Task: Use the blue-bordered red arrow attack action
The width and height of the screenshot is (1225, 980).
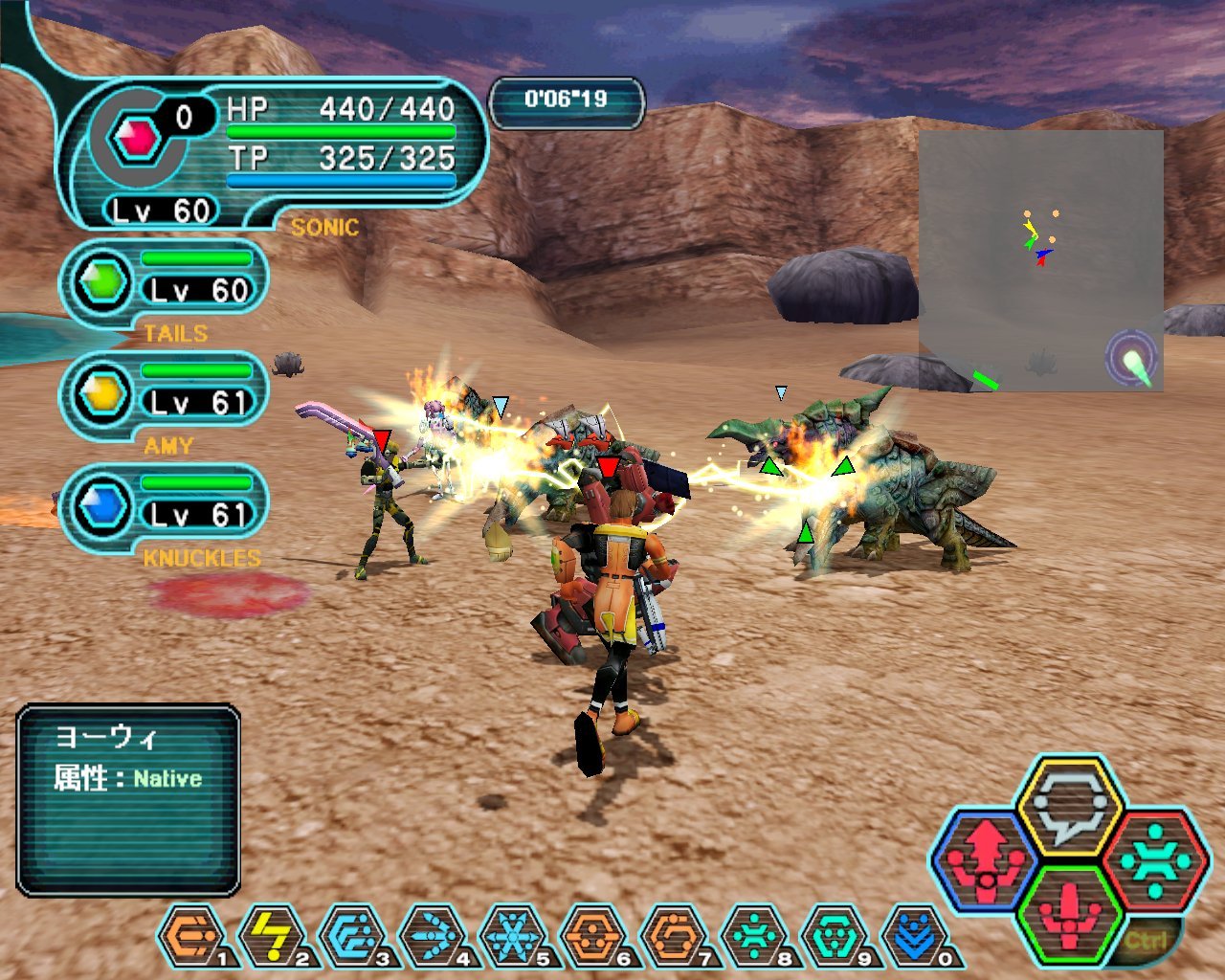Action: [x=984, y=858]
